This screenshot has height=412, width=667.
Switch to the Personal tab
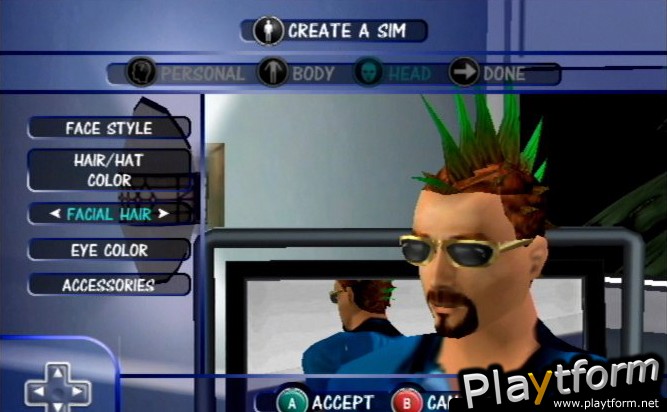187,73
